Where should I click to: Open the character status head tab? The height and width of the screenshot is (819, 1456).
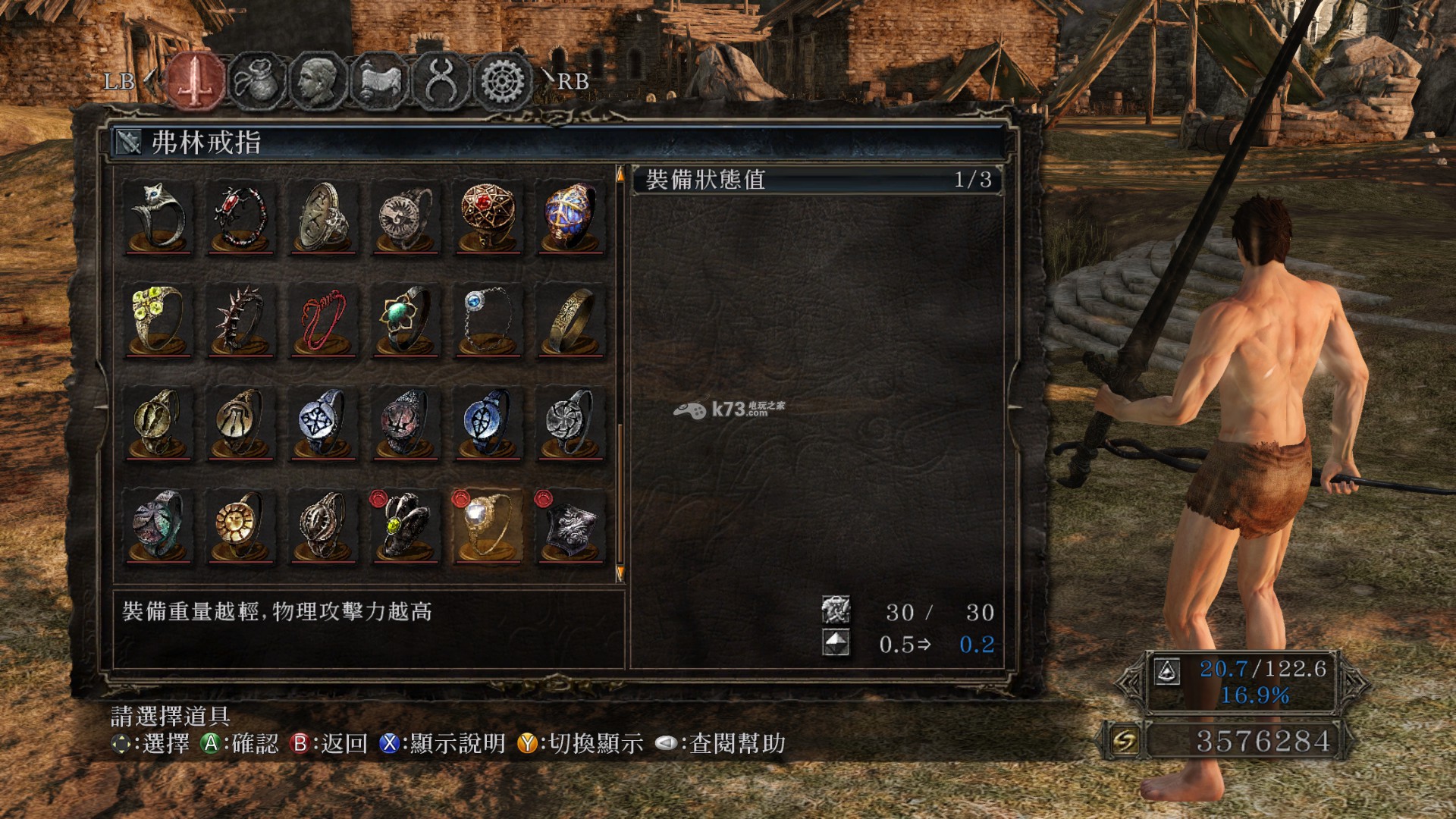pos(318,80)
